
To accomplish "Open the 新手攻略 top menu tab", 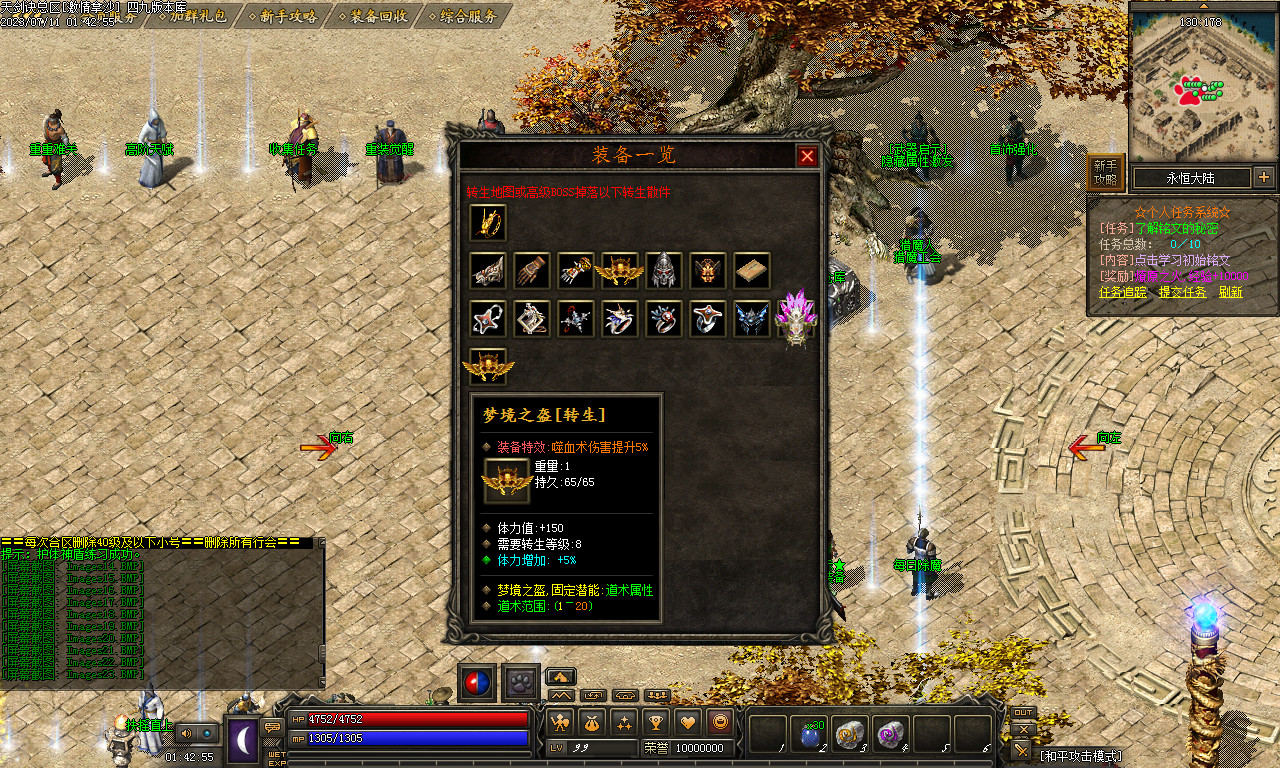I will pyautogui.click(x=288, y=16).
